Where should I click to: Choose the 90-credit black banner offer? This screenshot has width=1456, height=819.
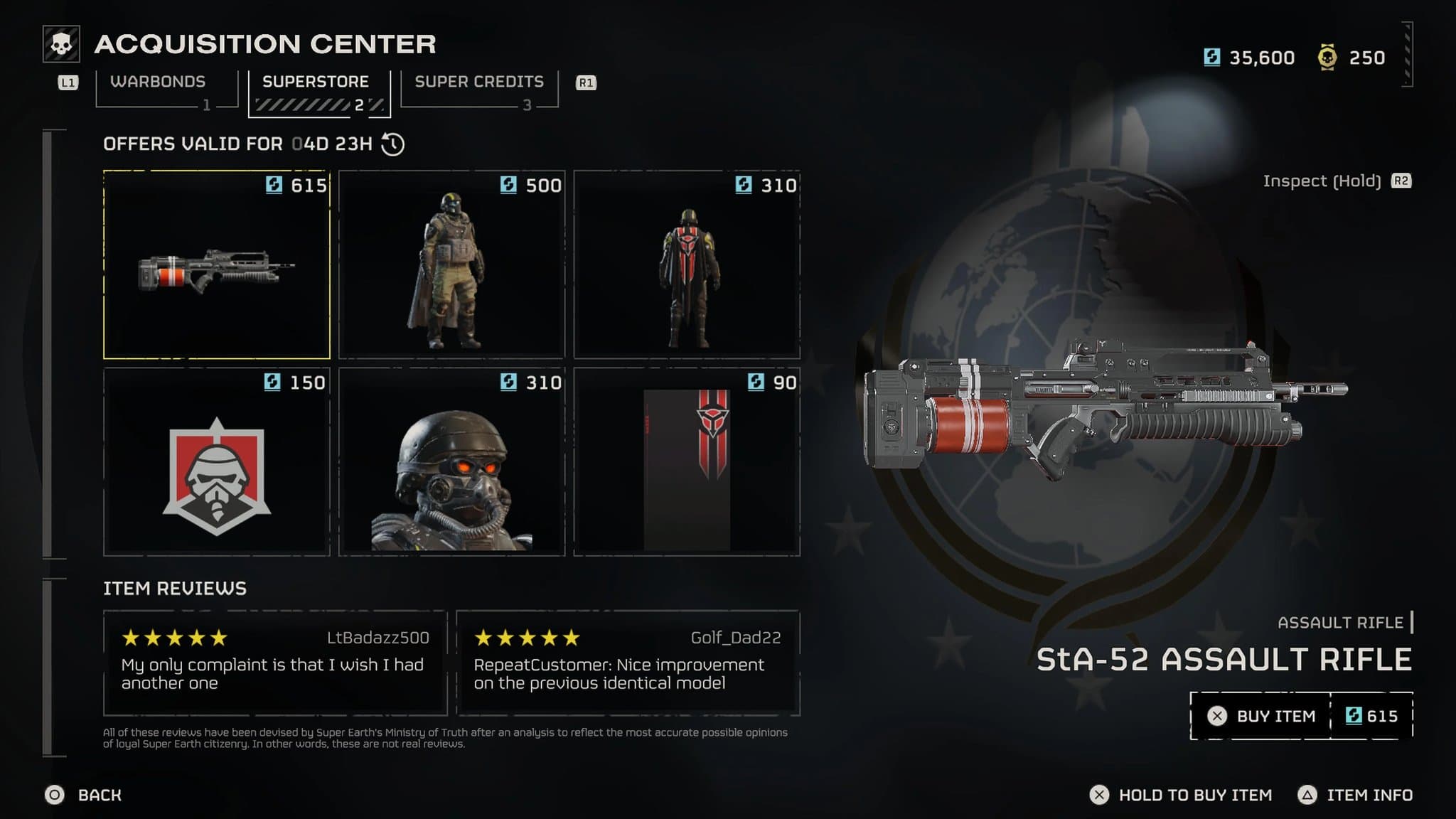[x=687, y=462]
